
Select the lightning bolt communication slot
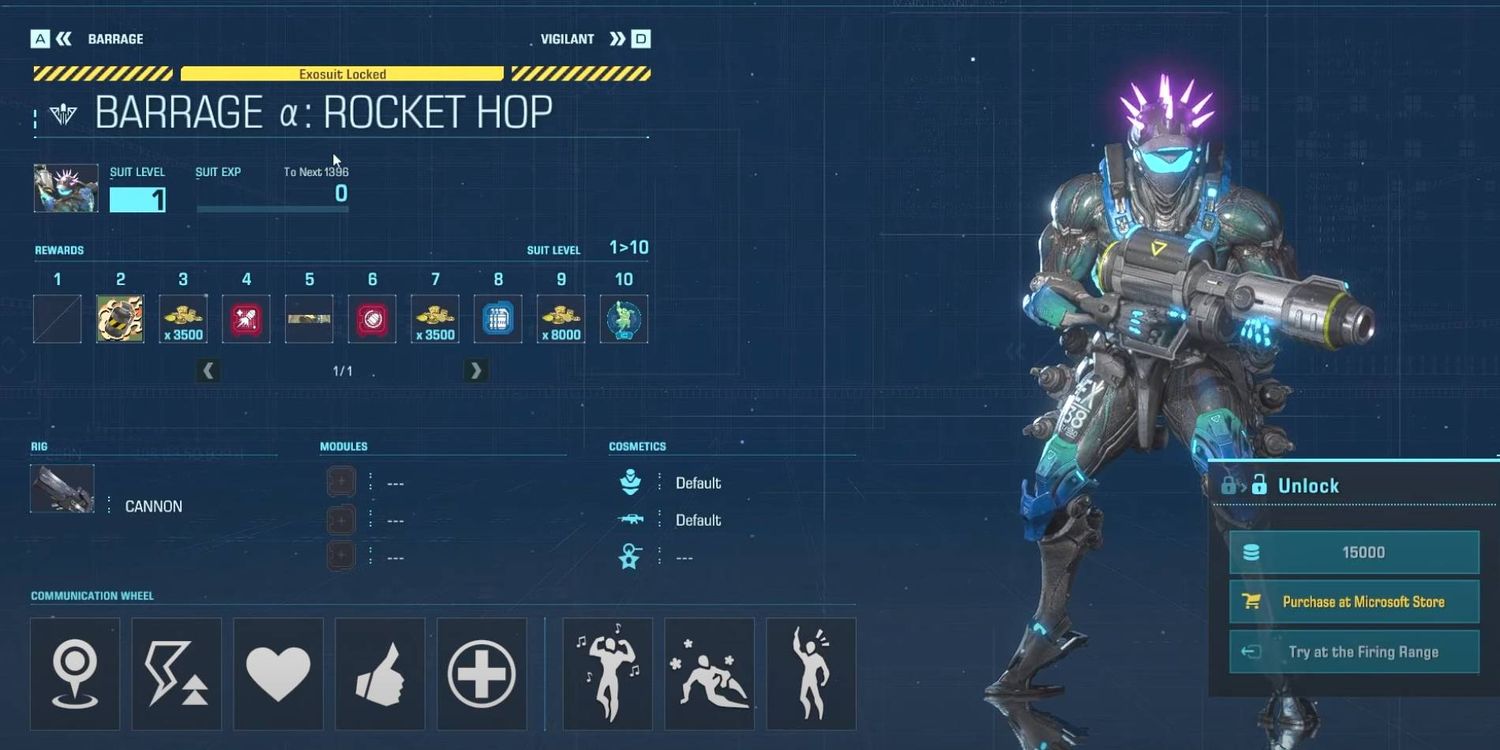pyautogui.click(x=177, y=673)
